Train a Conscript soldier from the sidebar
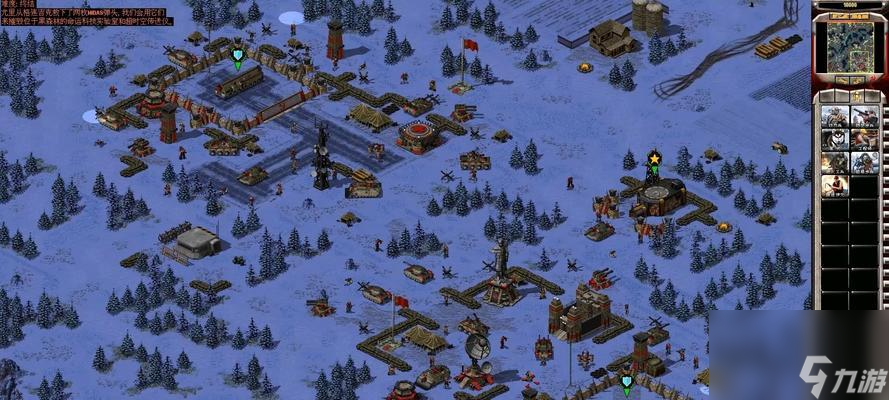Screen dimensions: 889x400 click(x=835, y=116)
